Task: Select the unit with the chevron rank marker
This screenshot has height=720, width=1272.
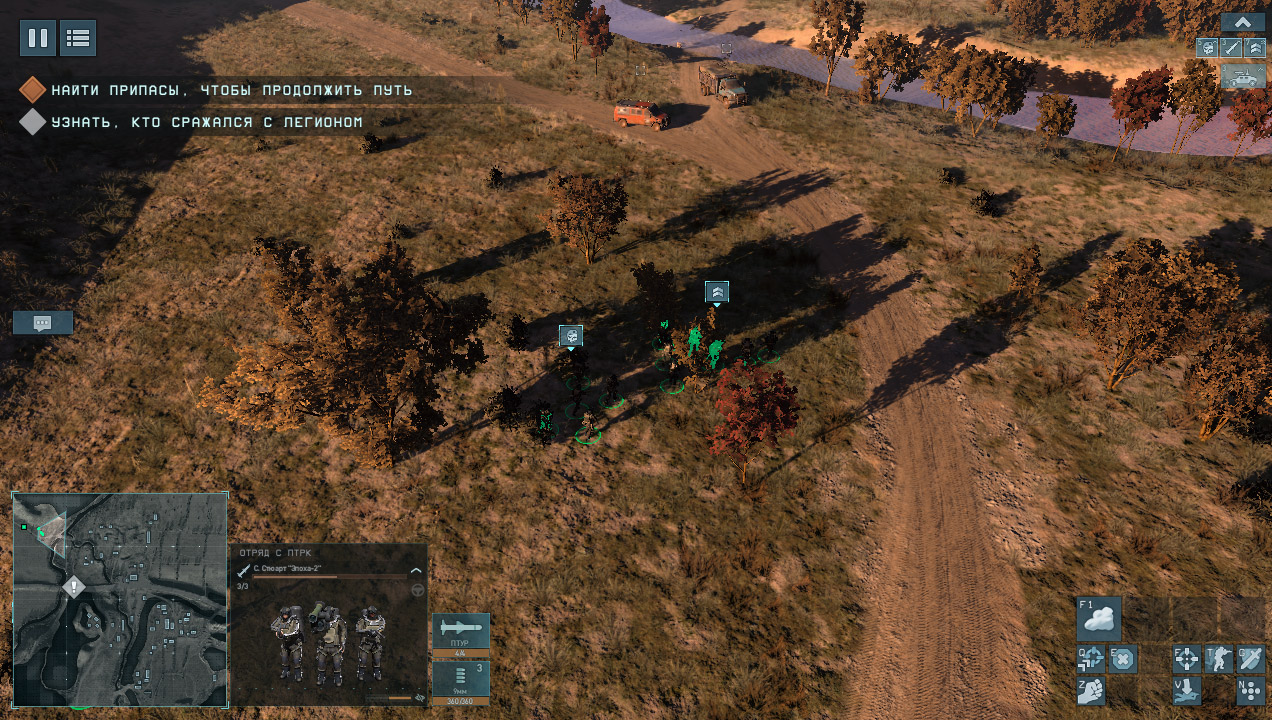Action: [x=717, y=291]
